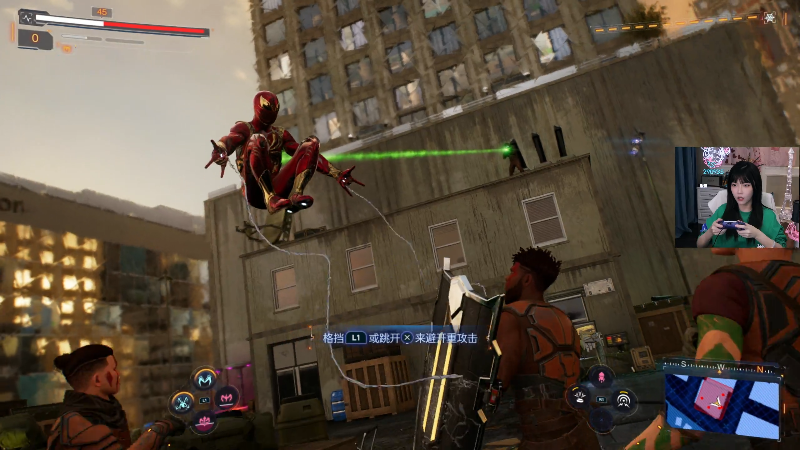The width and height of the screenshot is (800, 450).
Task: Trigger the pink bottom spider-arm ability
Action: 206,423
